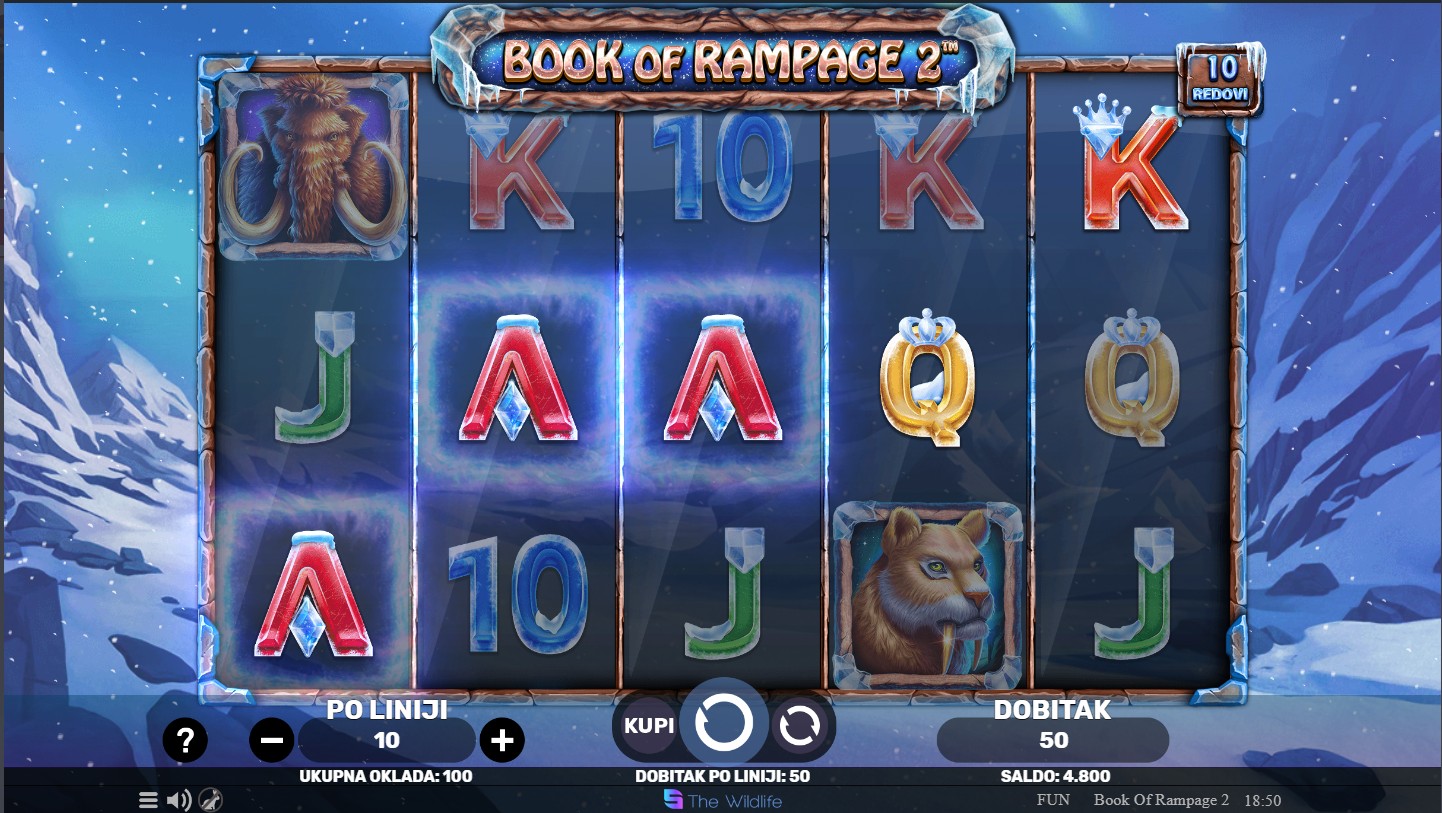Open the hamburger menu icon
Image resolution: width=1442 pixels, height=813 pixels.
[x=148, y=800]
